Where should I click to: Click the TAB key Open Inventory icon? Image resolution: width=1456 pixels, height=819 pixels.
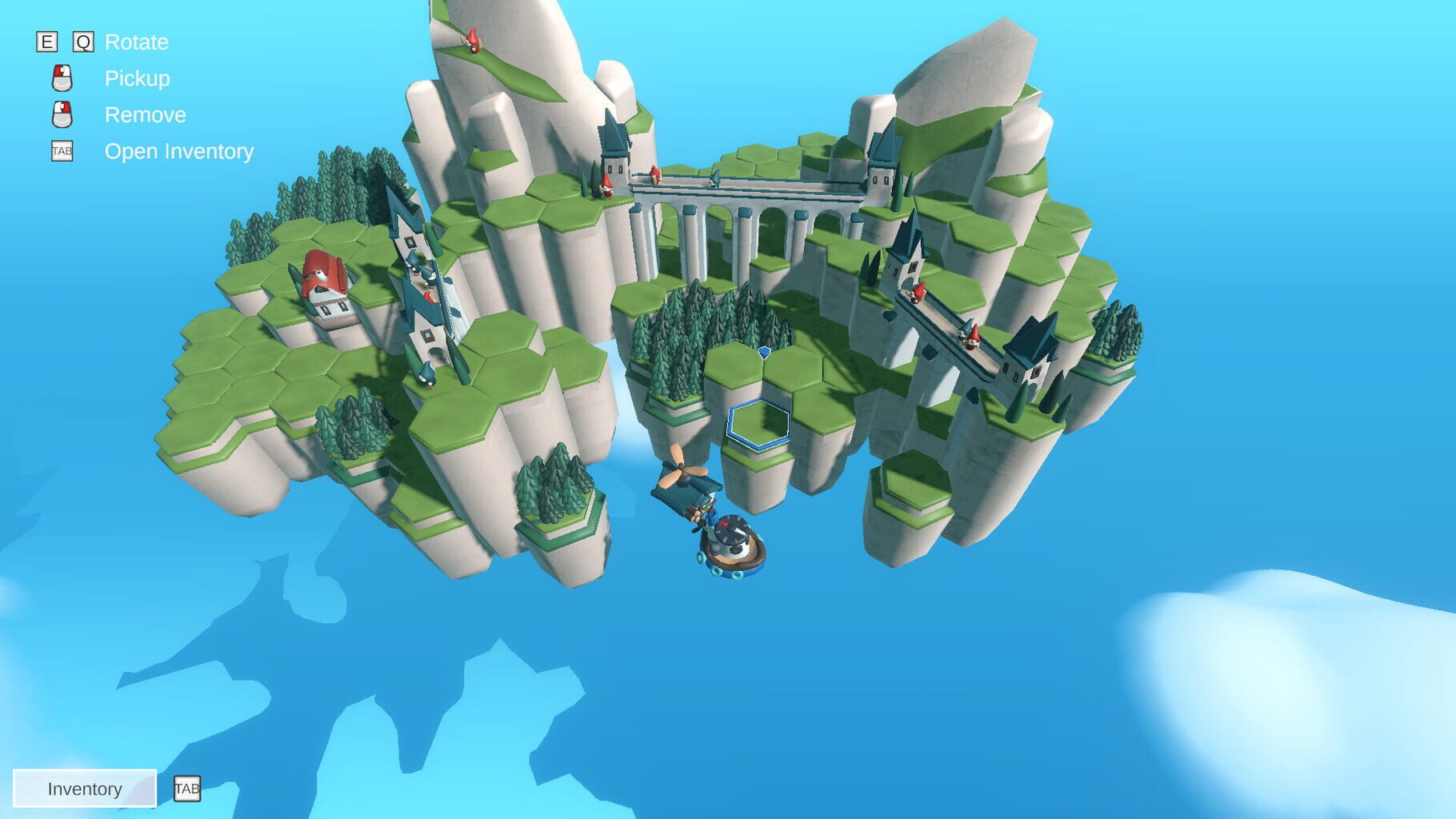click(62, 150)
